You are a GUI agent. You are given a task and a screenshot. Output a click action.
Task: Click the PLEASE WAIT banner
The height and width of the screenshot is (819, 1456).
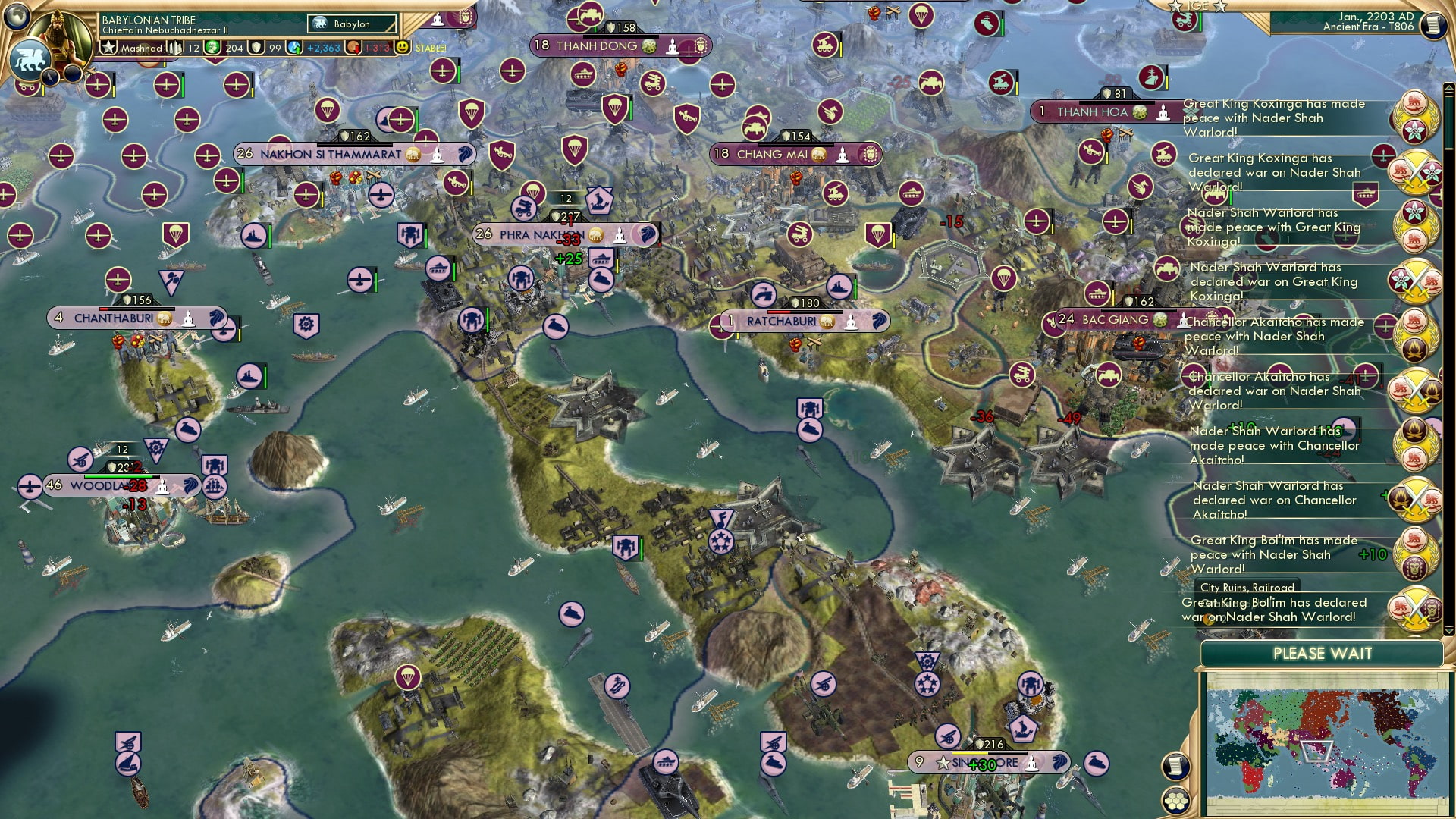tap(1323, 654)
